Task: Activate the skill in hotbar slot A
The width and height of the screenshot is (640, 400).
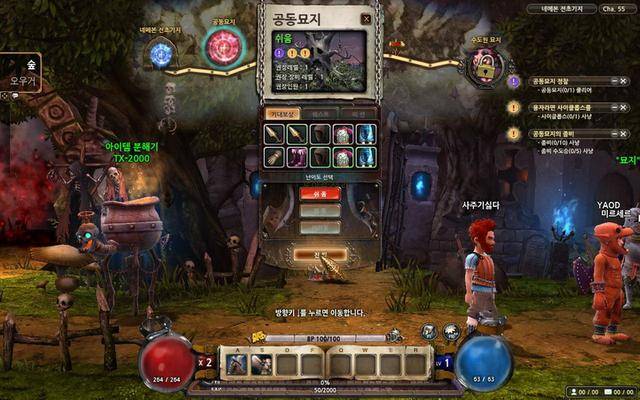Action: tap(237, 365)
